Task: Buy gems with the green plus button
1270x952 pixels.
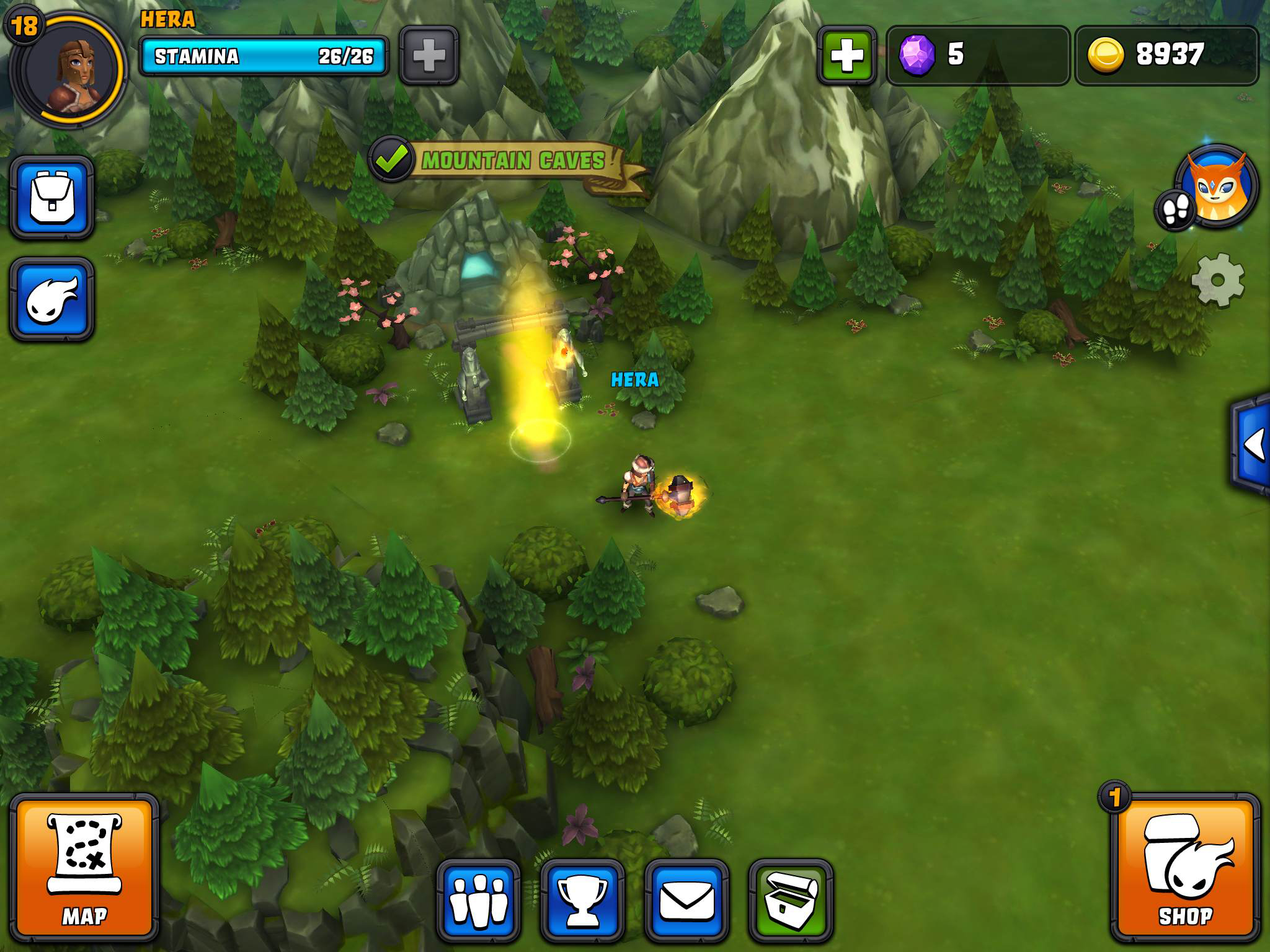Action: tap(846, 56)
